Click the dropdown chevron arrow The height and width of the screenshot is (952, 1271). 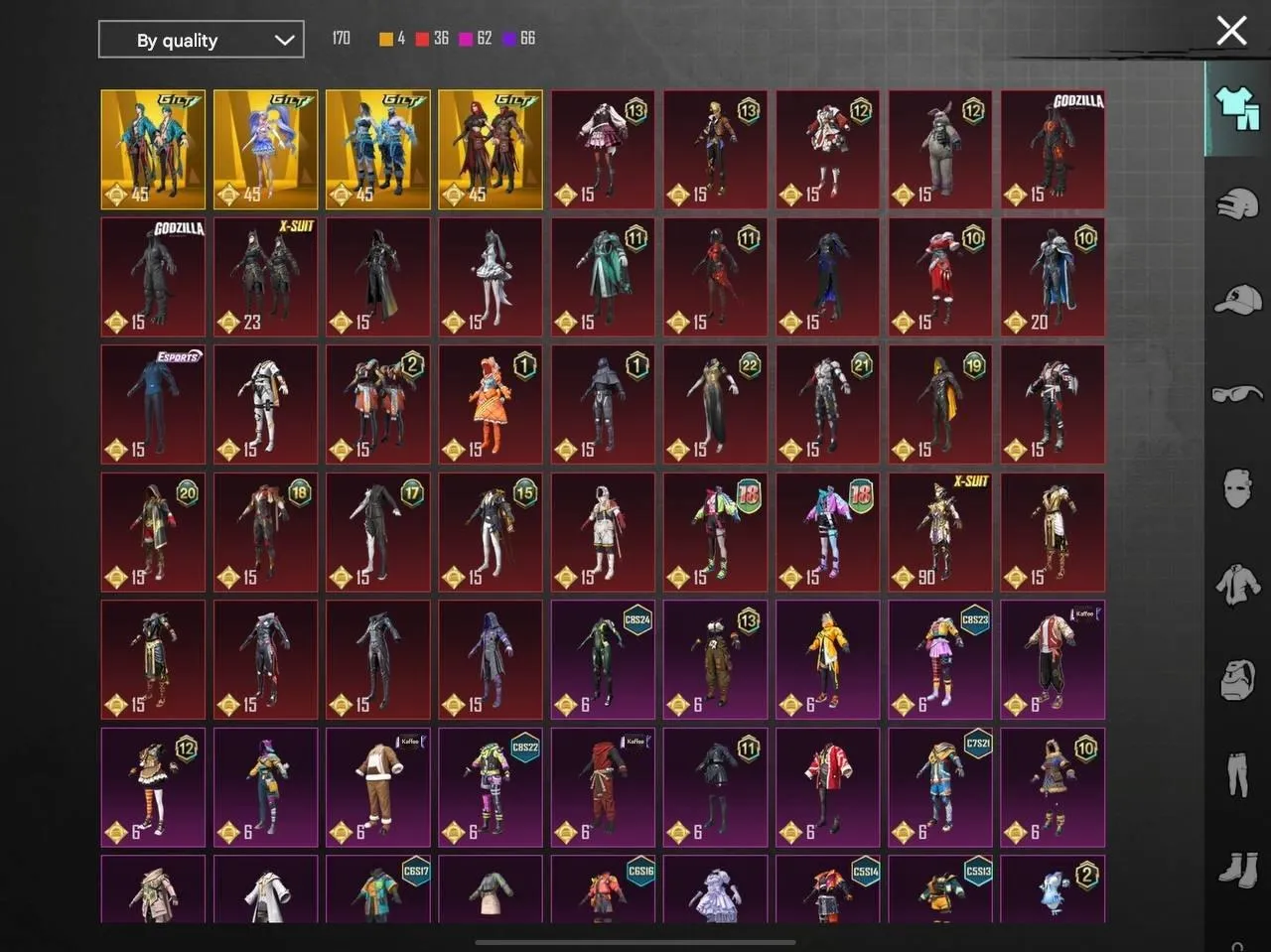285,40
